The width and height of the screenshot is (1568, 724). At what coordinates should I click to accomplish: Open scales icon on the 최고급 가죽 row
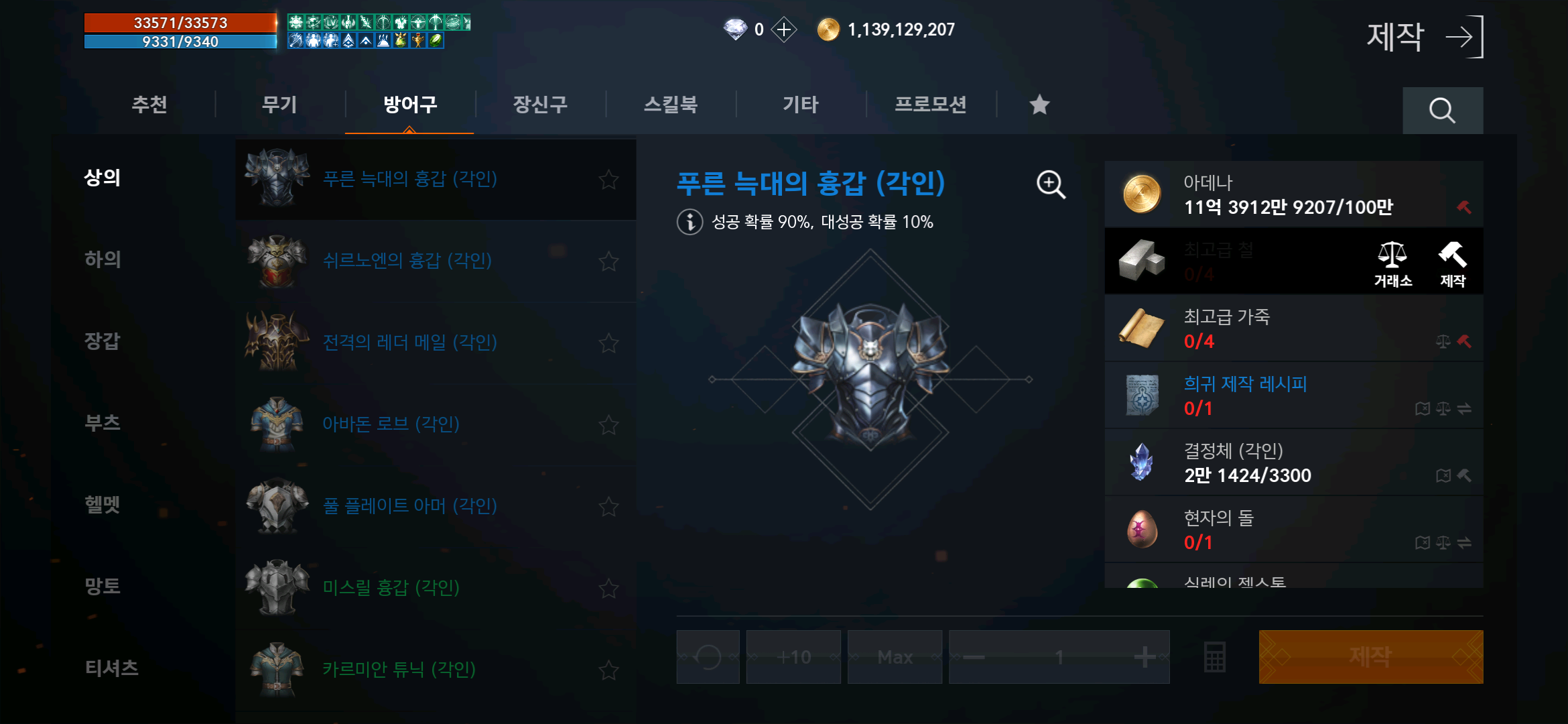tap(1443, 341)
